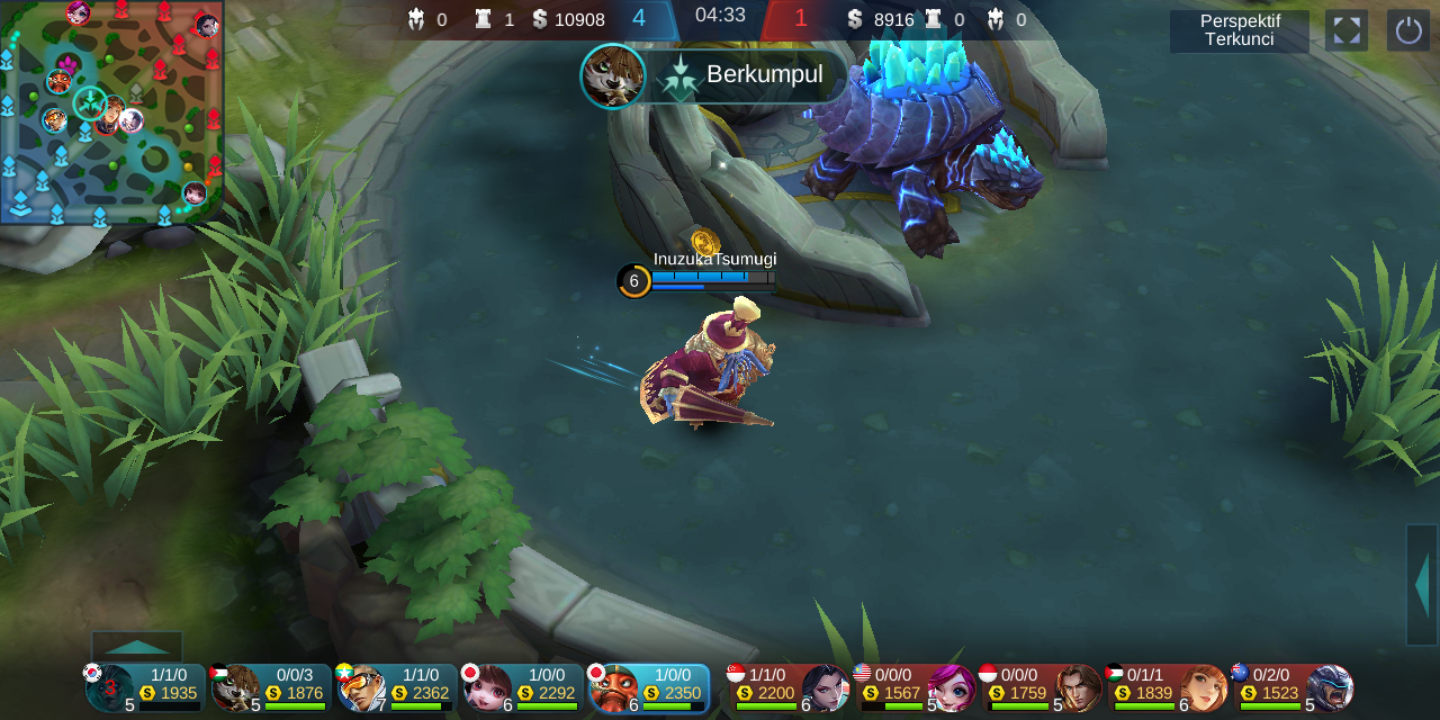Collapse the chat with the teal arrow bottom left

(x=139, y=645)
